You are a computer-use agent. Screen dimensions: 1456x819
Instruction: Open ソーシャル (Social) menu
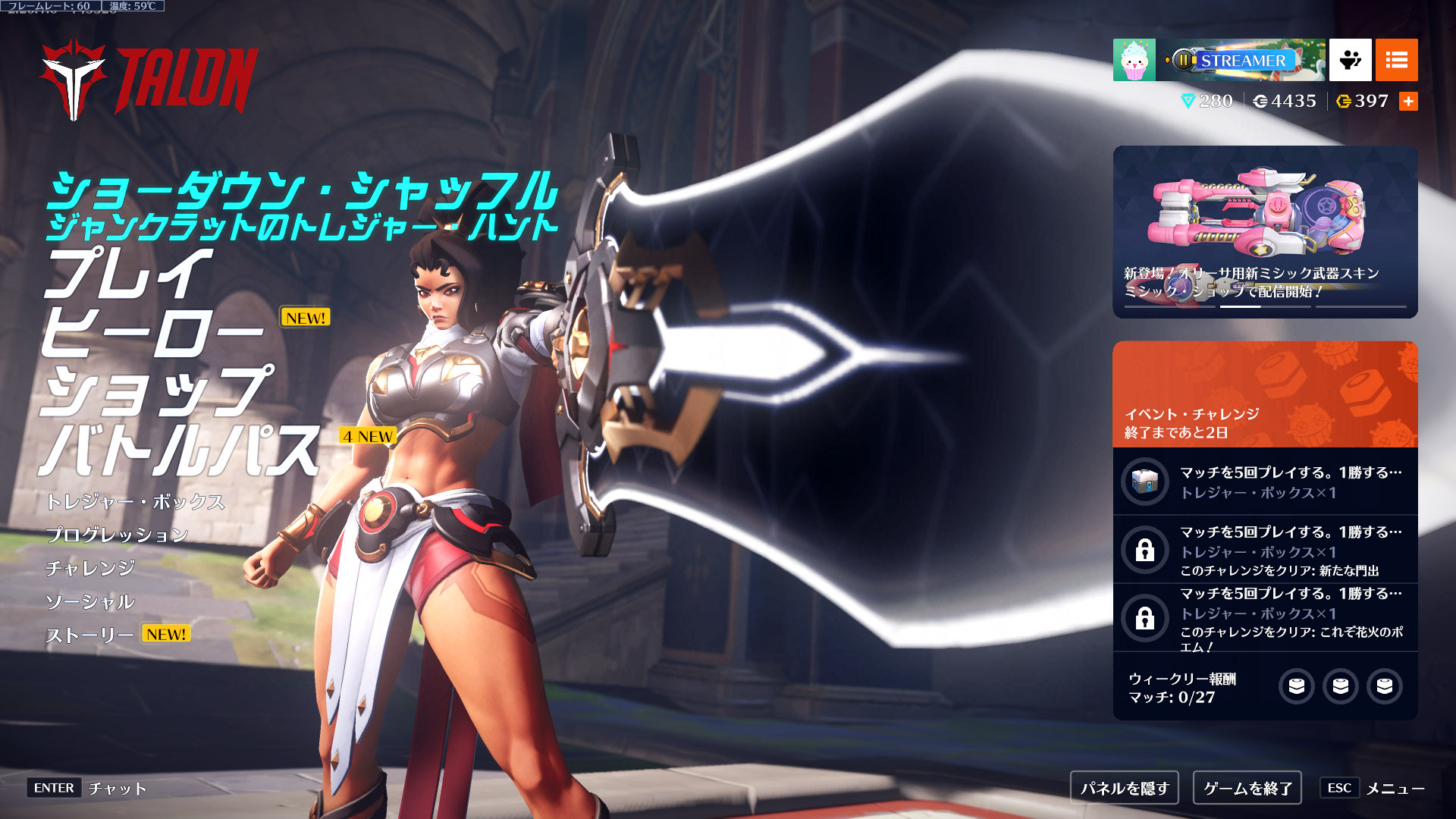(90, 602)
